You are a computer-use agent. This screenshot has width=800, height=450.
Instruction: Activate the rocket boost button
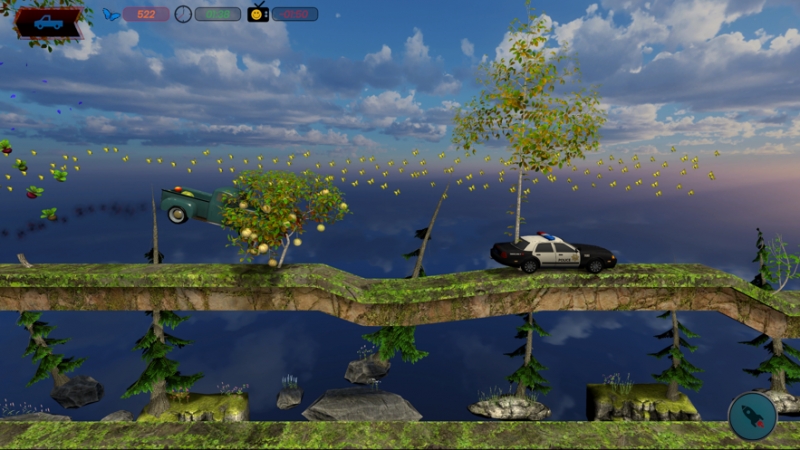(x=752, y=416)
